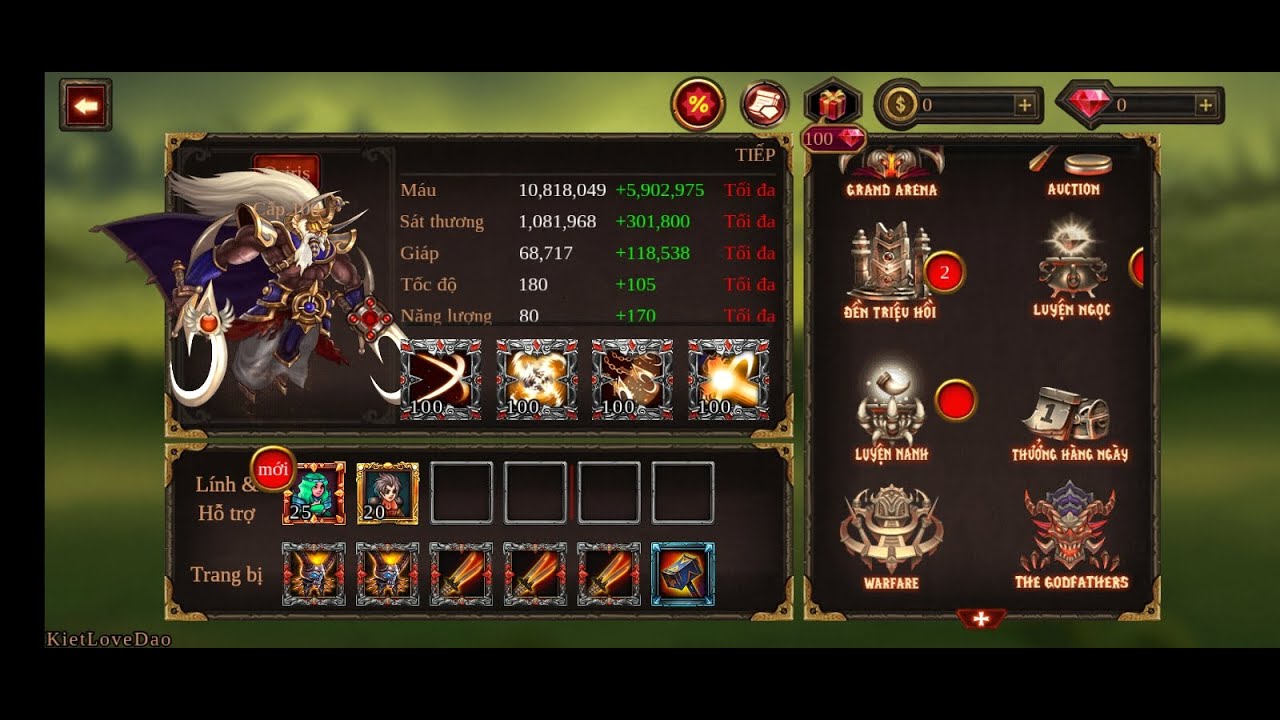Open the Auction menu

click(1073, 172)
